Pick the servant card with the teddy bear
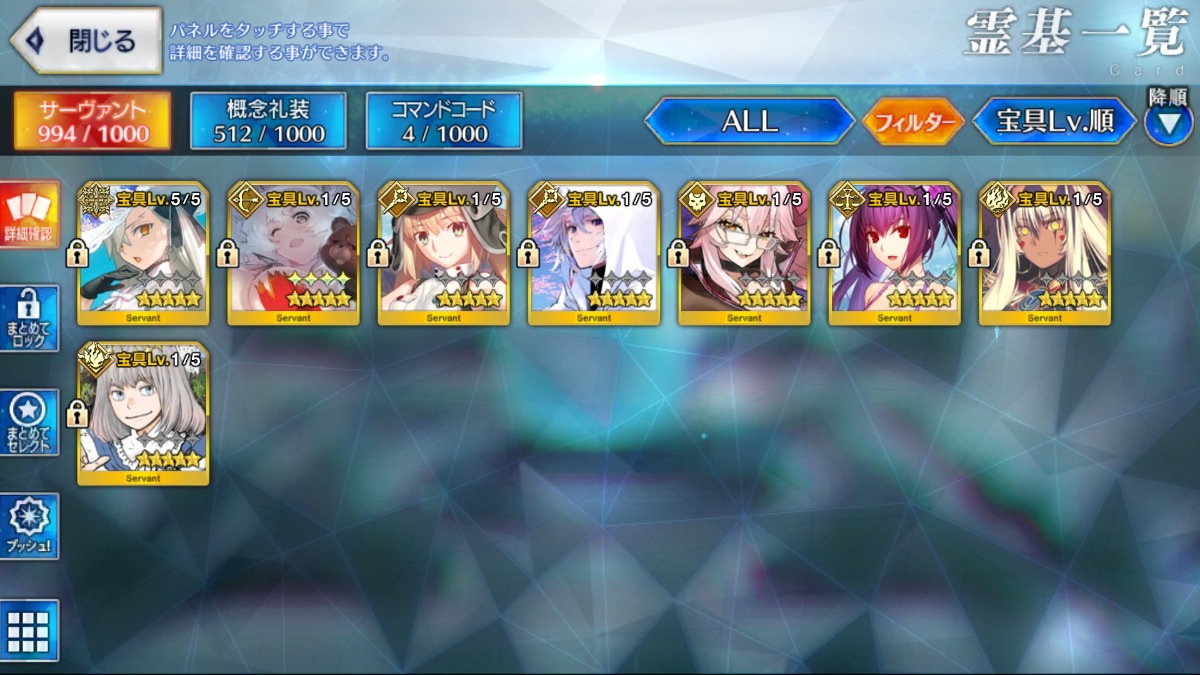This screenshot has height=675, width=1200. point(293,254)
